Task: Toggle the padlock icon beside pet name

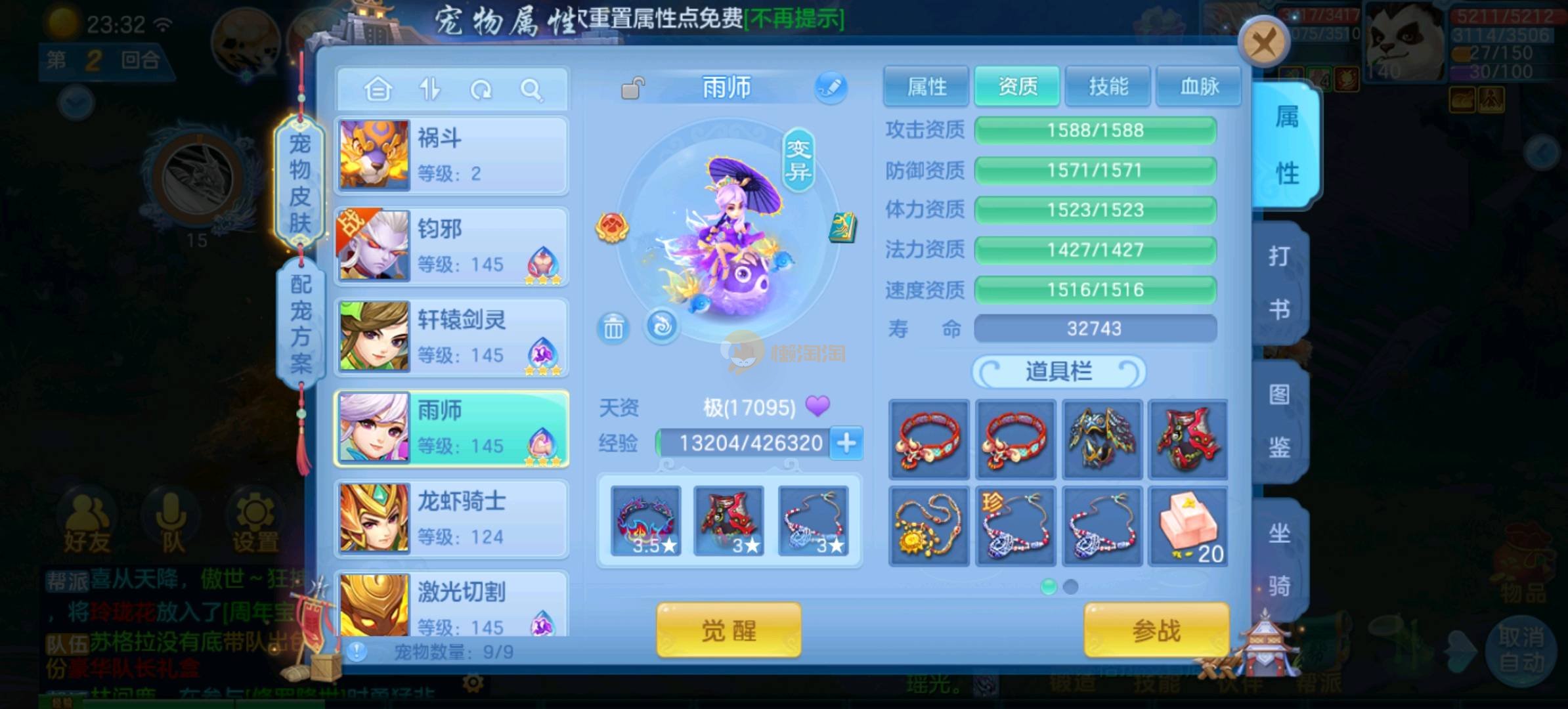Action: (633, 88)
